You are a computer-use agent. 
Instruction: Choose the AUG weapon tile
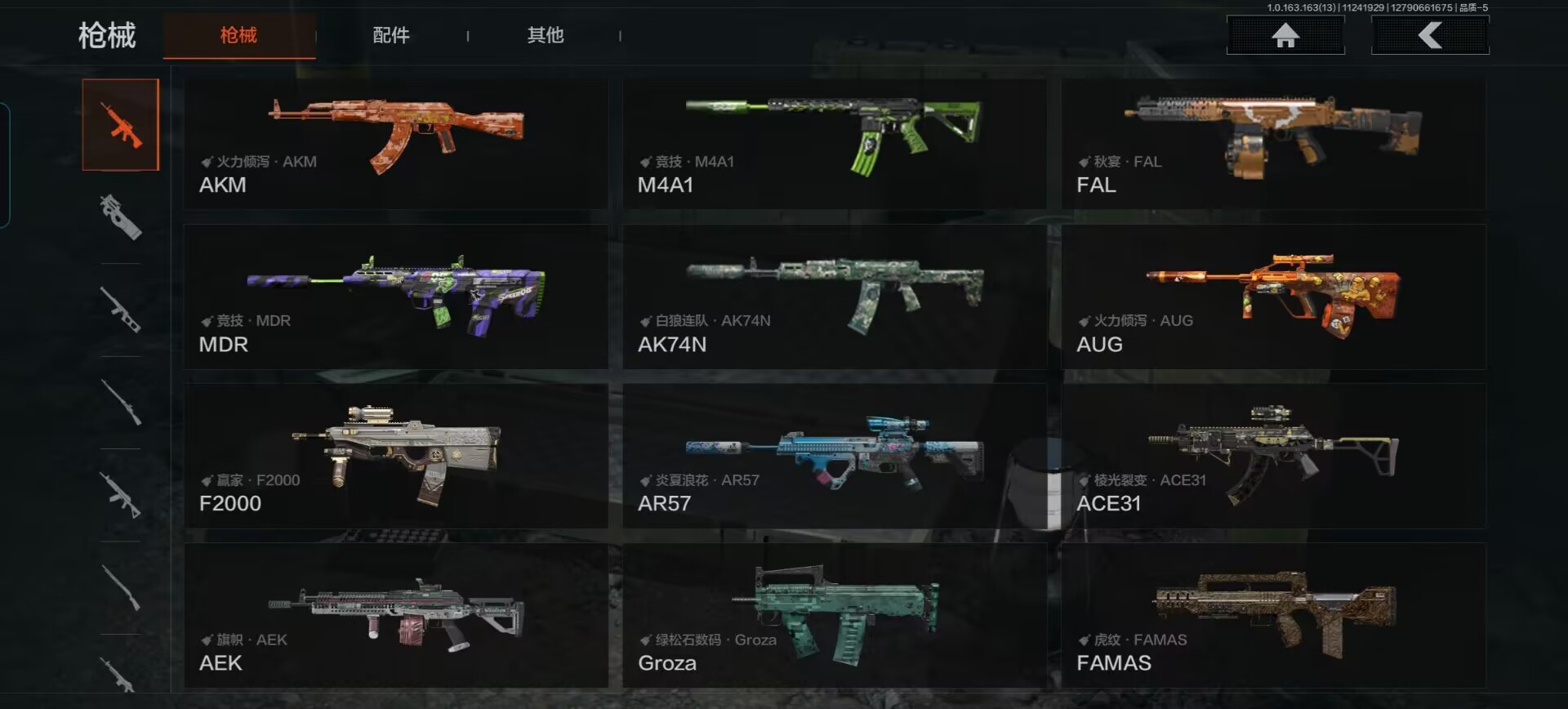pos(1273,297)
